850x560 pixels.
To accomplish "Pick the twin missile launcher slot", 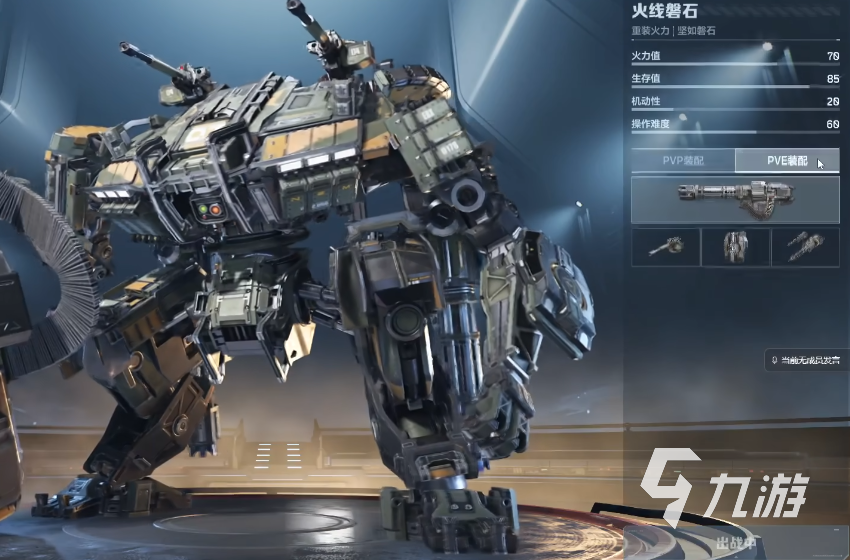I will click(x=804, y=247).
